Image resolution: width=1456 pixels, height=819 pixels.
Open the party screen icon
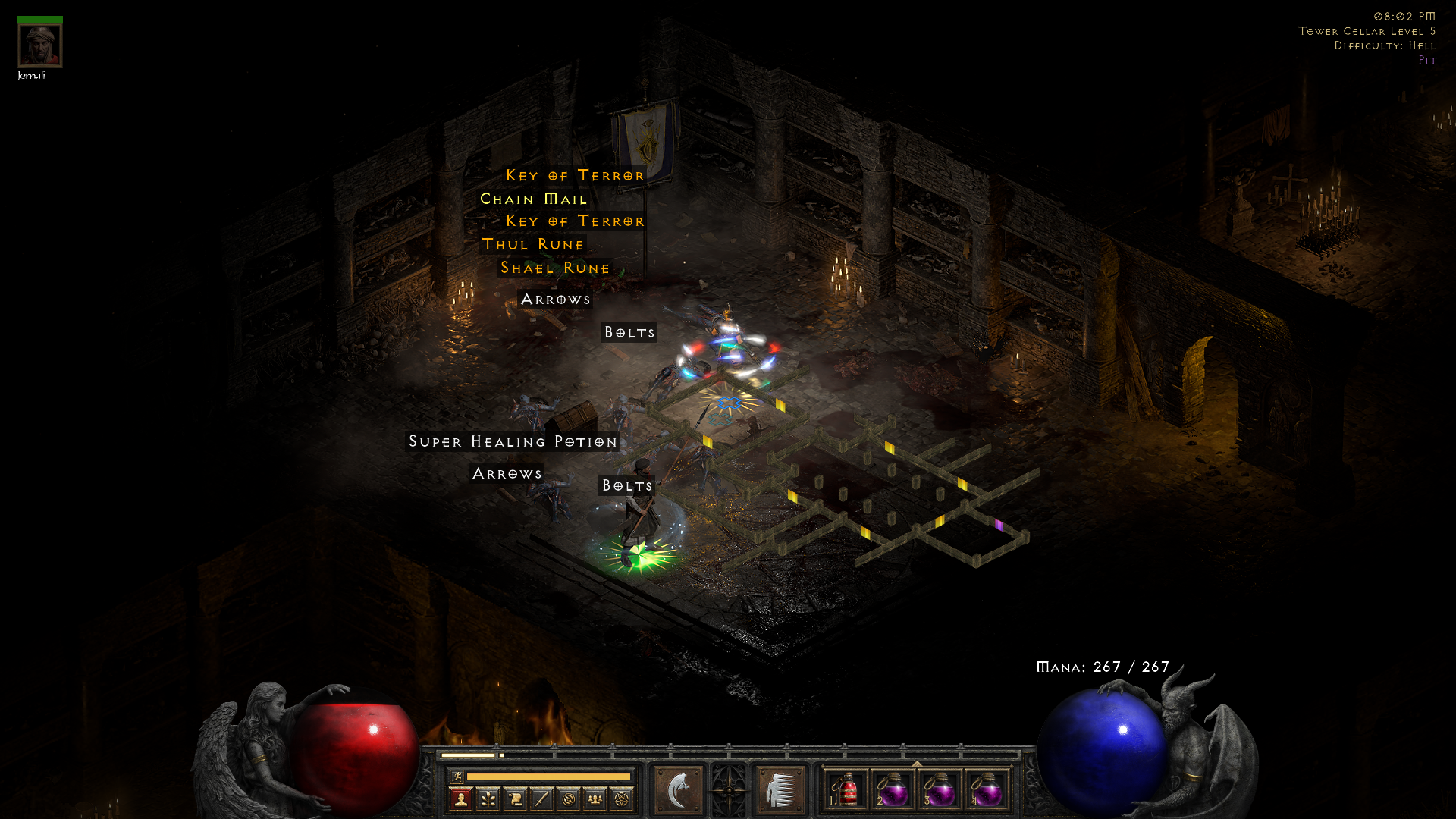pos(594,798)
